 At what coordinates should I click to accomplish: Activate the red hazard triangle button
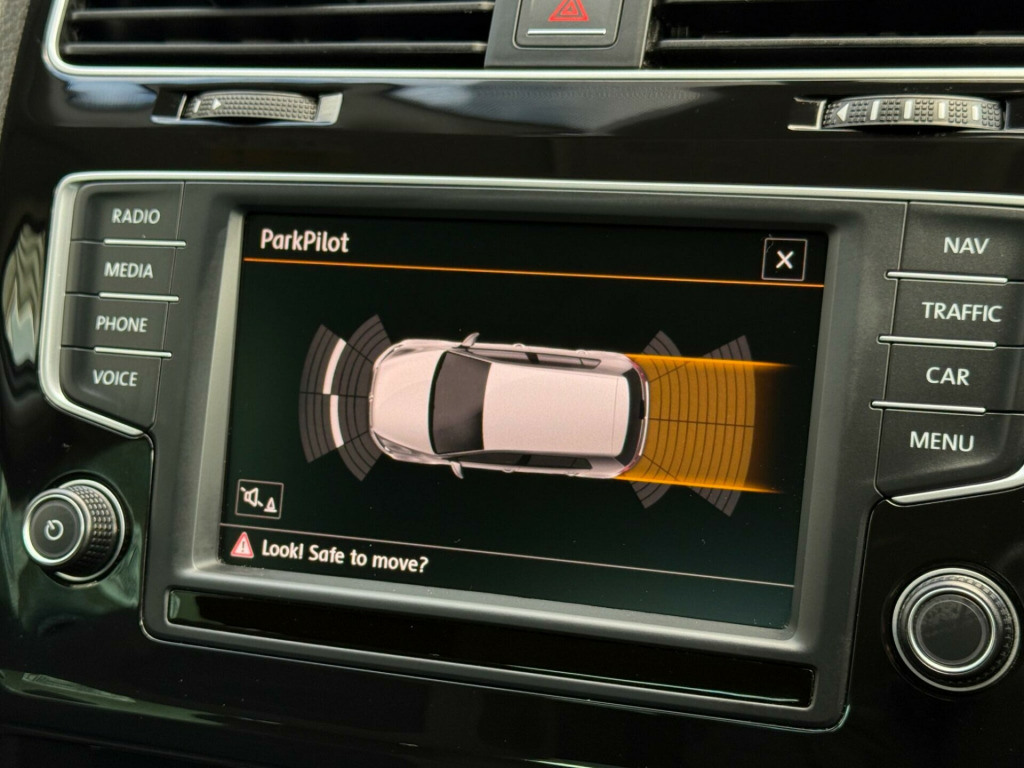pos(567,14)
